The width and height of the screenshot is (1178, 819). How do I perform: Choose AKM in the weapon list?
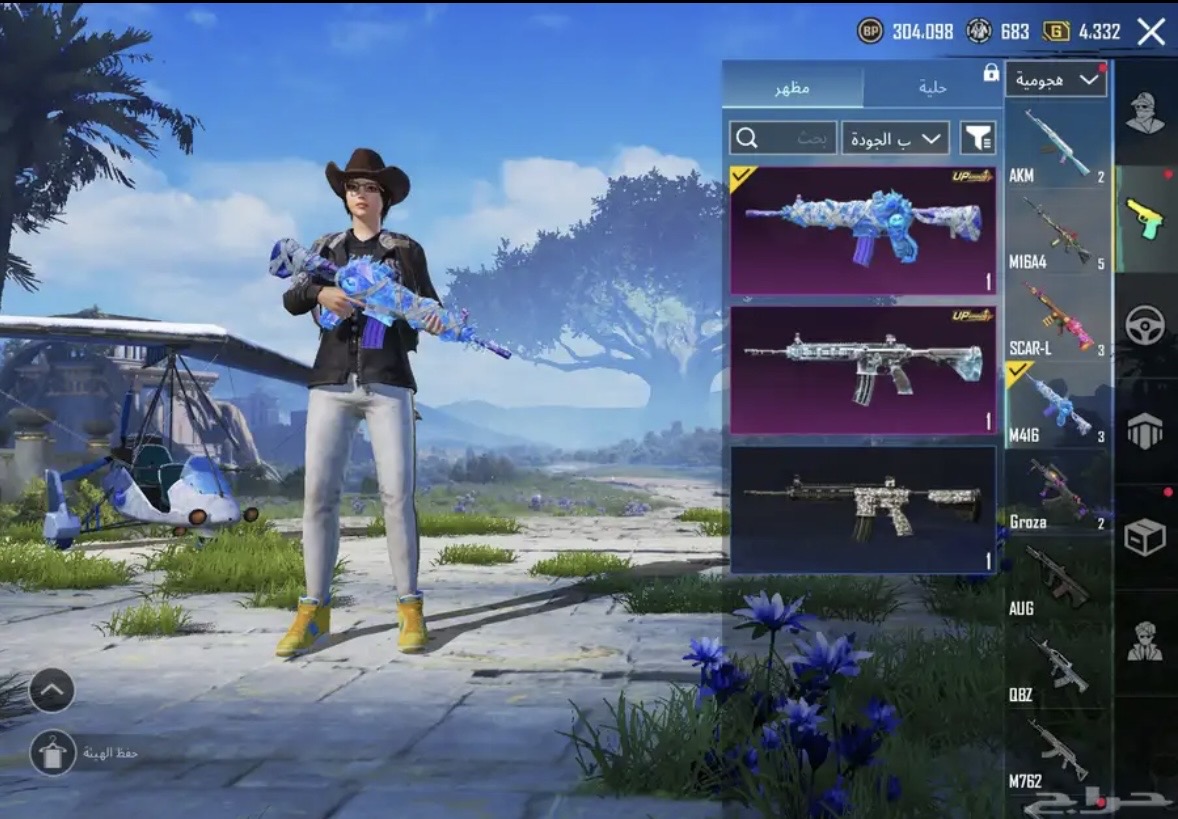click(x=1057, y=145)
